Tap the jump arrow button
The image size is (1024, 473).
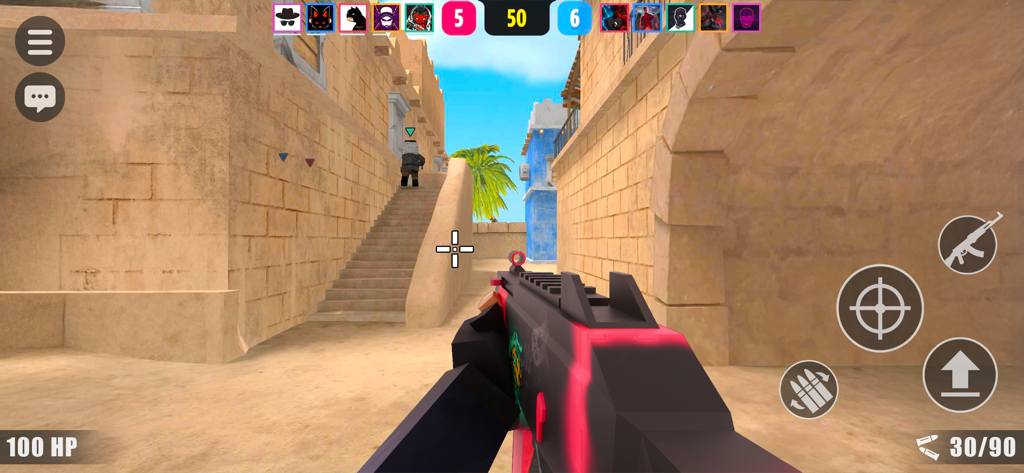(960, 375)
